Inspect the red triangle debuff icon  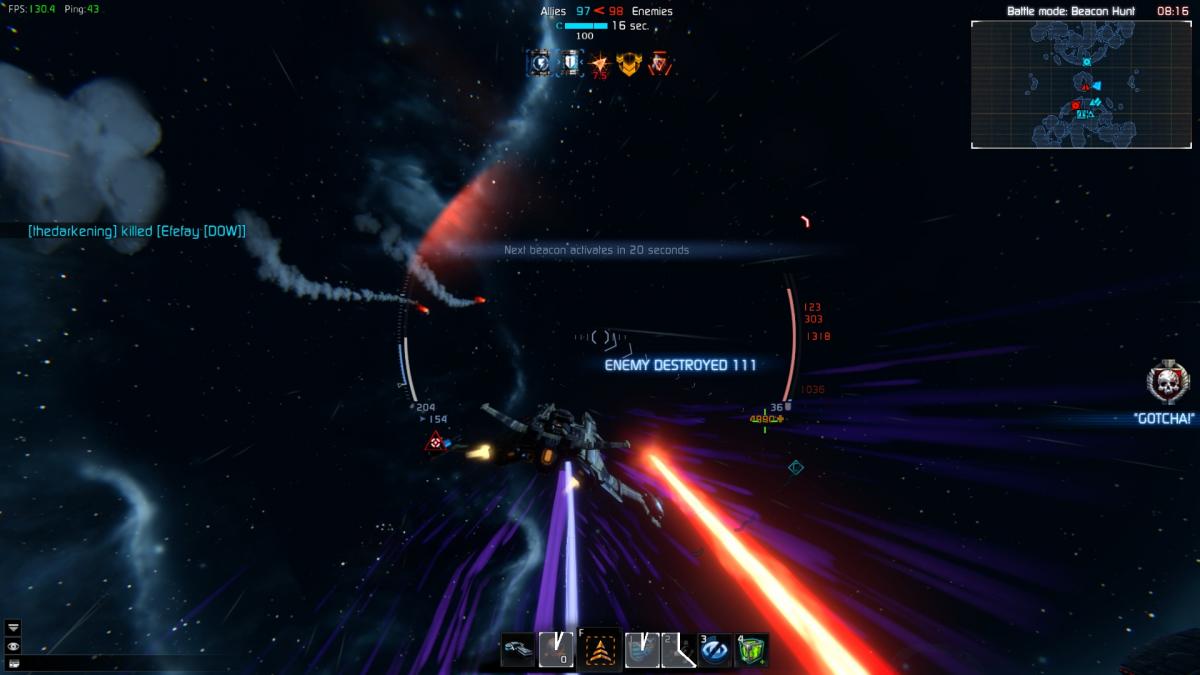658,64
